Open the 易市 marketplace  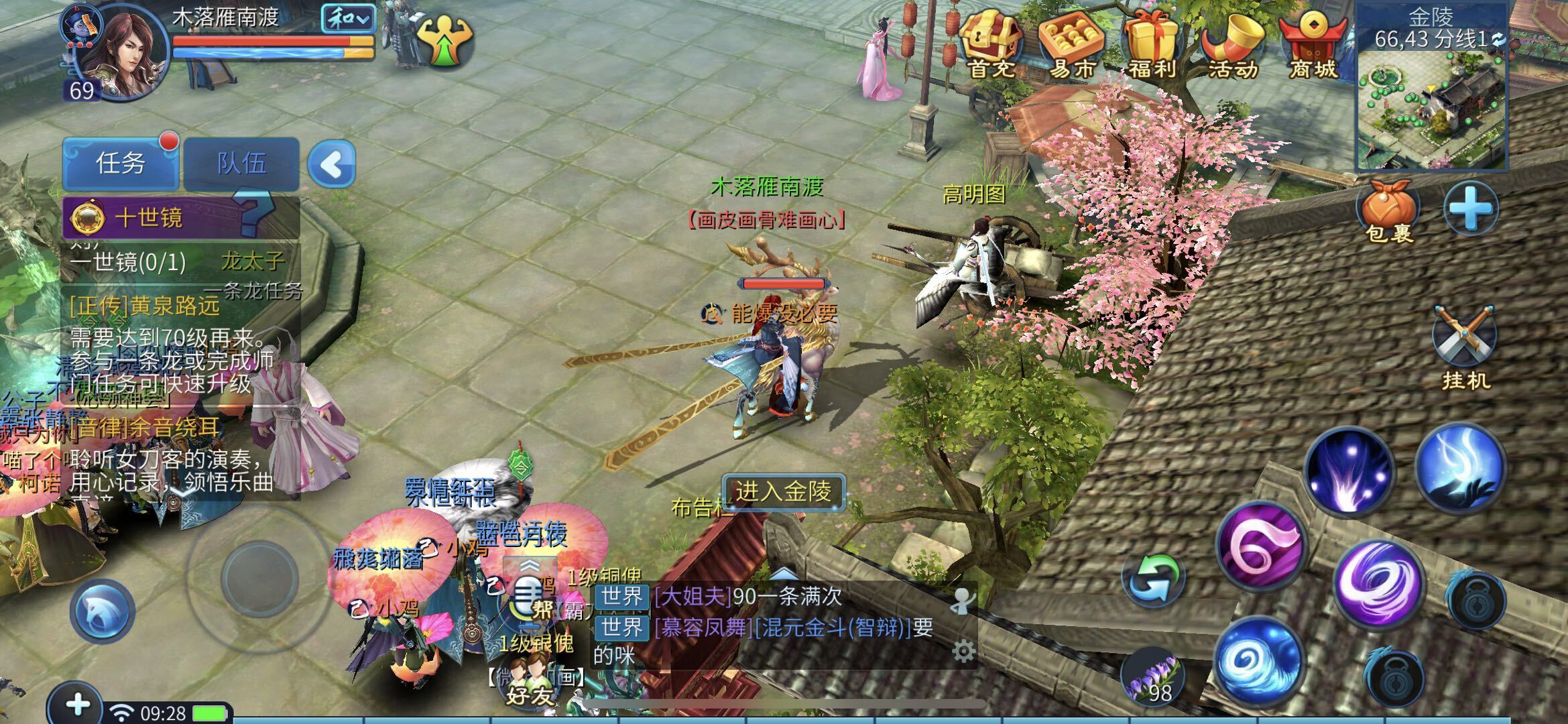(1071, 44)
